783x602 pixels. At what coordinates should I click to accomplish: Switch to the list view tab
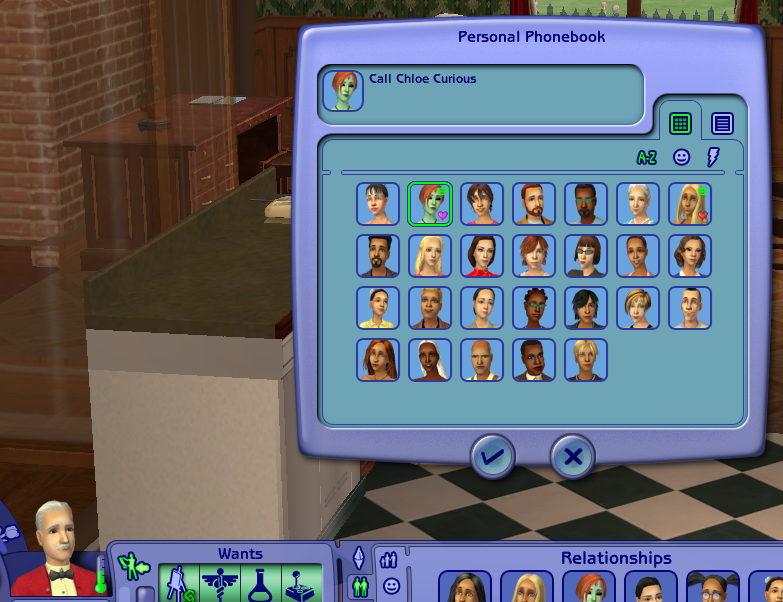(722, 124)
